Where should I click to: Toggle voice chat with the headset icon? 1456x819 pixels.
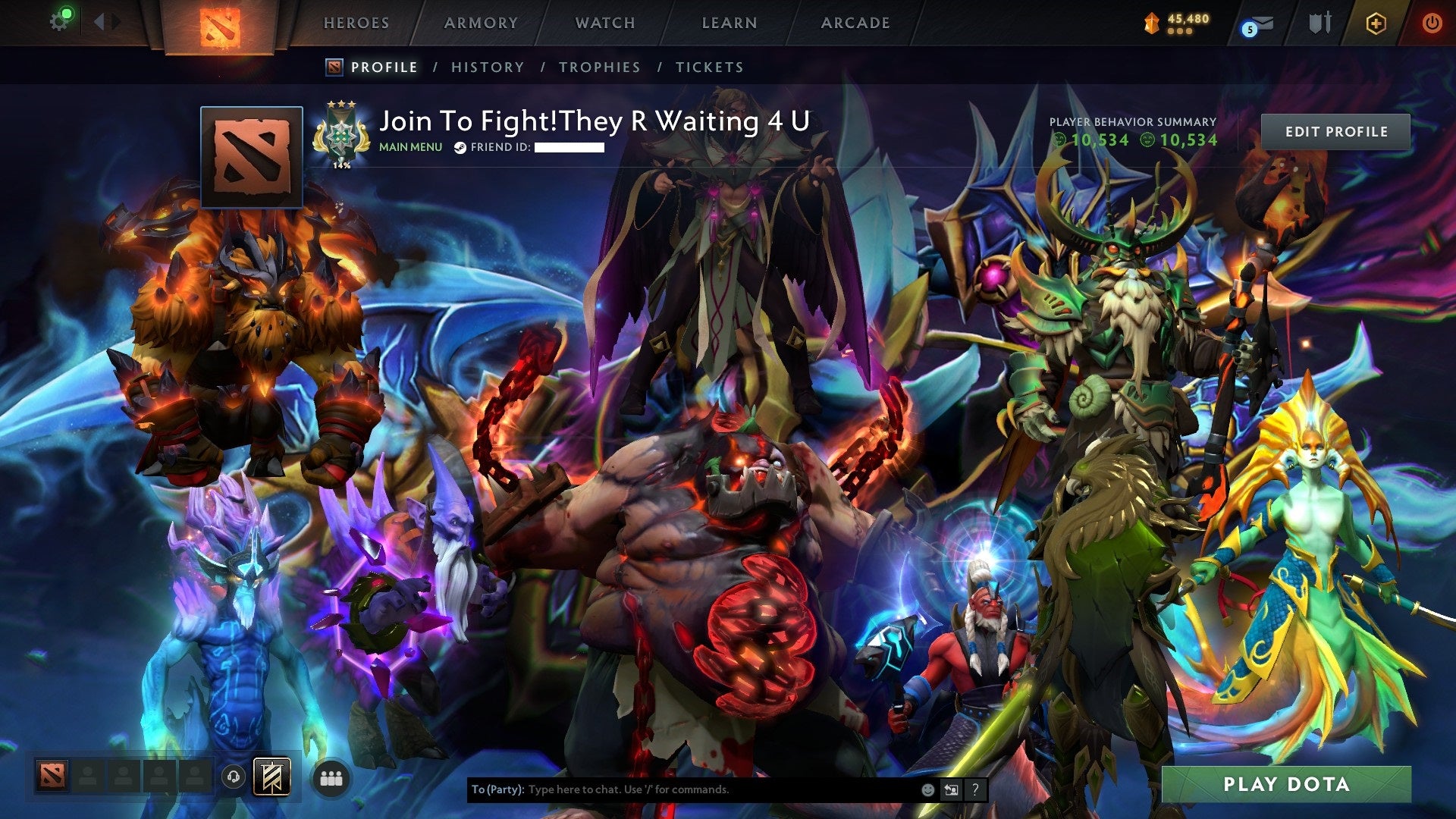coord(233,777)
